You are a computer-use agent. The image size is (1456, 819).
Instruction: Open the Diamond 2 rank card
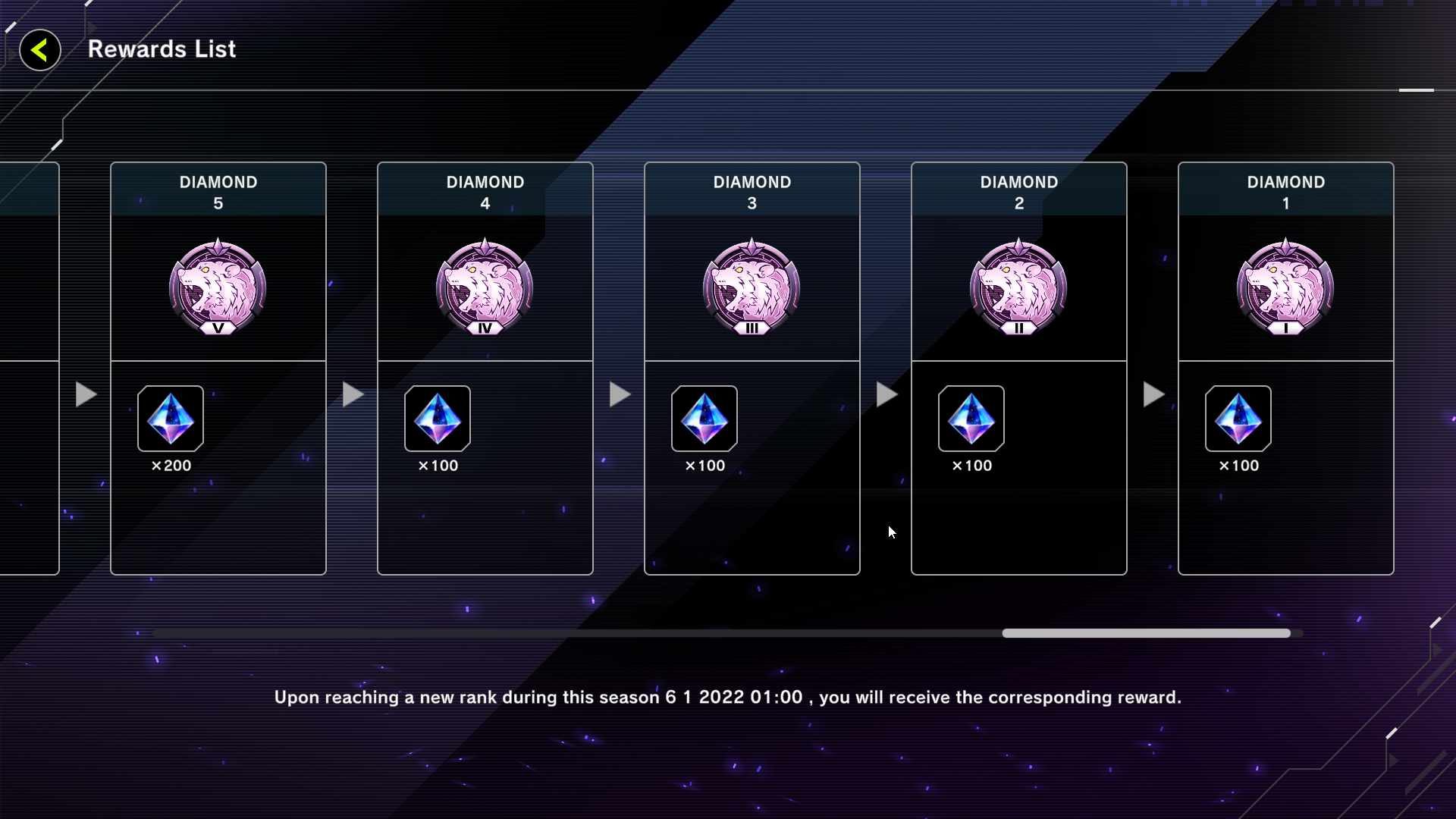click(x=1019, y=288)
